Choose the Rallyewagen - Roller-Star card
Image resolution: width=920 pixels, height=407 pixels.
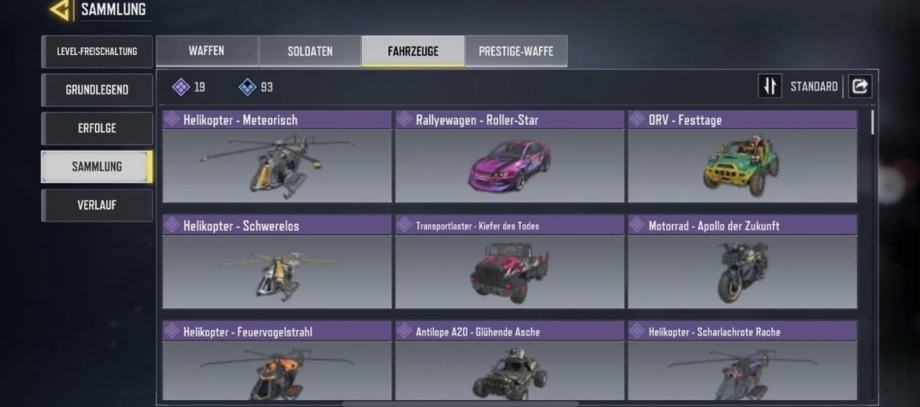[x=509, y=157]
